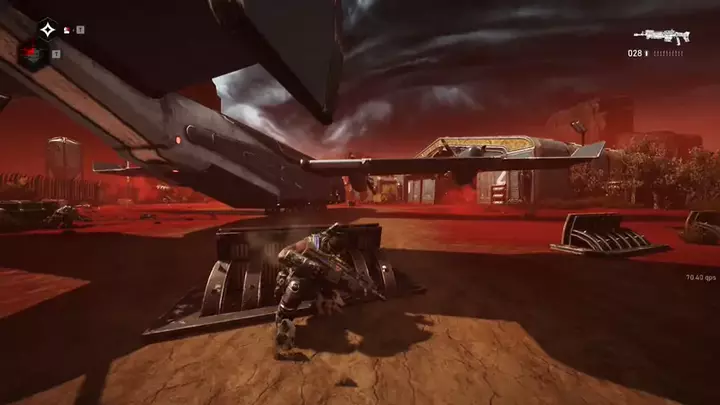
Task: Click the four-point star ability icon
Action: coord(47,30)
